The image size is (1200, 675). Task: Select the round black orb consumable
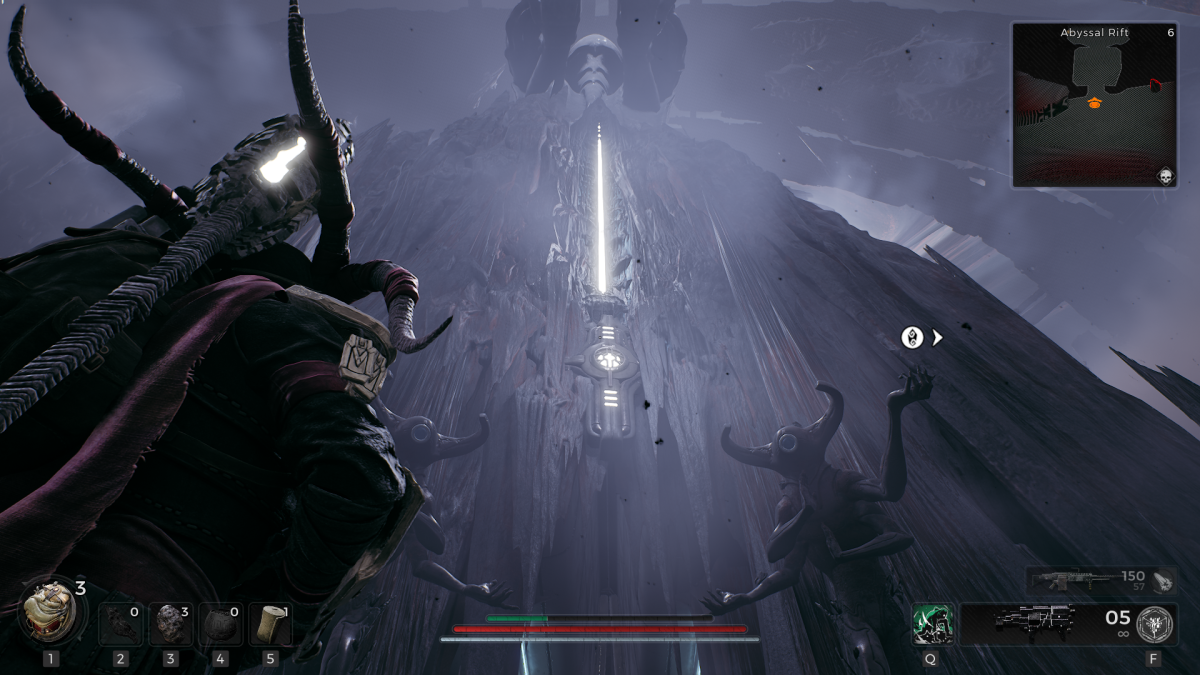tap(220, 623)
